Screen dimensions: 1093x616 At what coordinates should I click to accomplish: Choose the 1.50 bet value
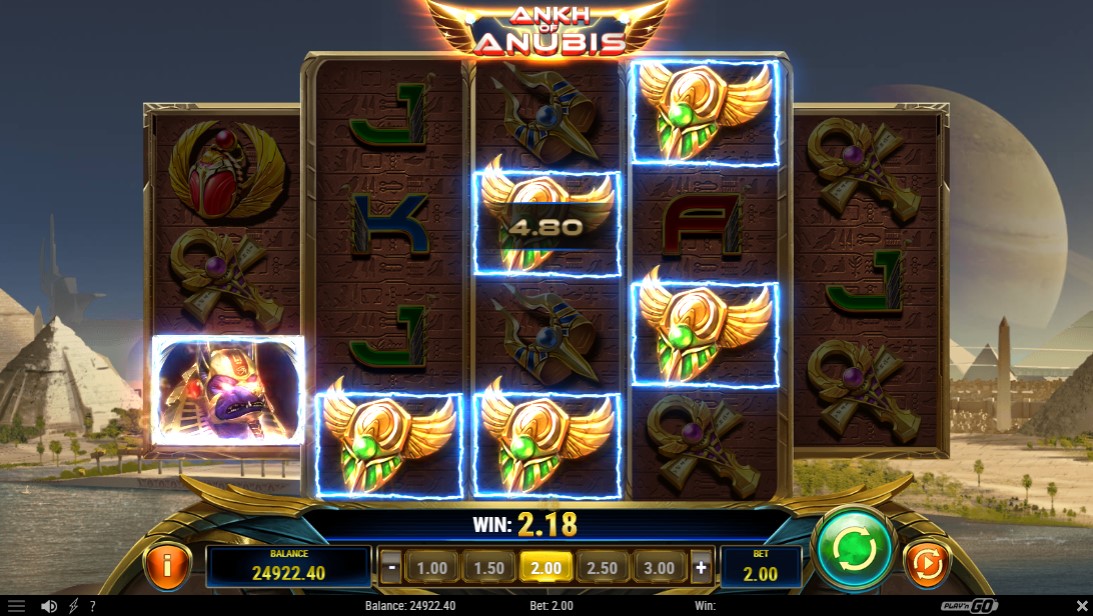point(489,567)
